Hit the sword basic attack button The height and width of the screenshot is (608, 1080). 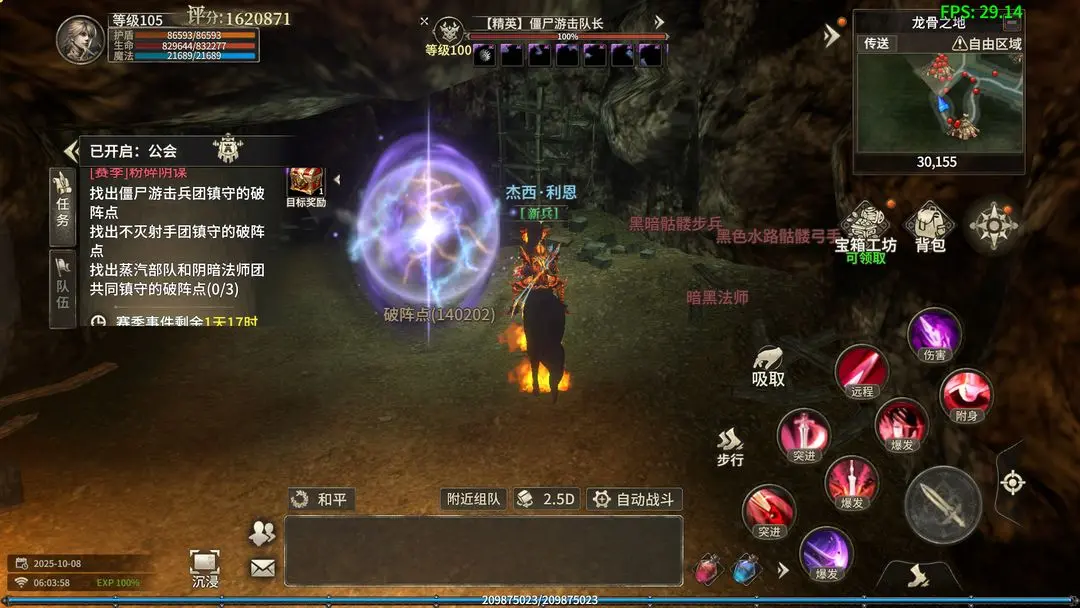(x=942, y=505)
